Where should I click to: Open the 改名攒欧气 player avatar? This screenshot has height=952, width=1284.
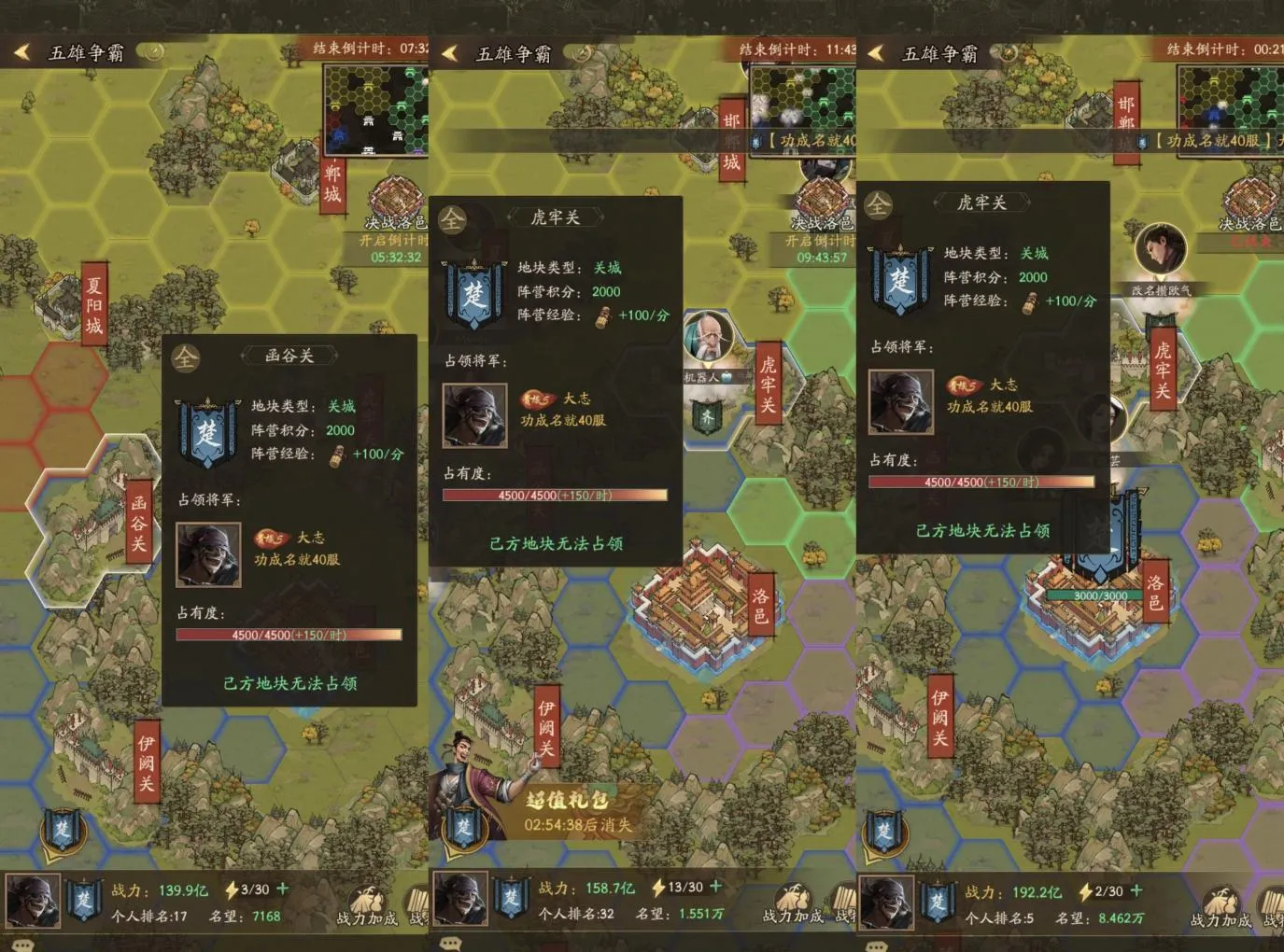[1161, 252]
